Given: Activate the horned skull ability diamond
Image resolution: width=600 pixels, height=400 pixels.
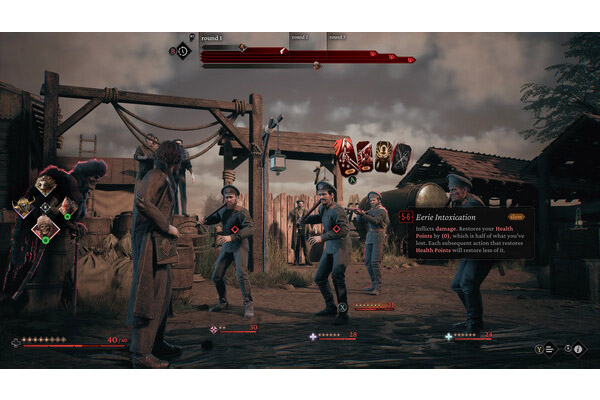Looking at the screenshot, I should pyautogui.click(x=22, y=208).
